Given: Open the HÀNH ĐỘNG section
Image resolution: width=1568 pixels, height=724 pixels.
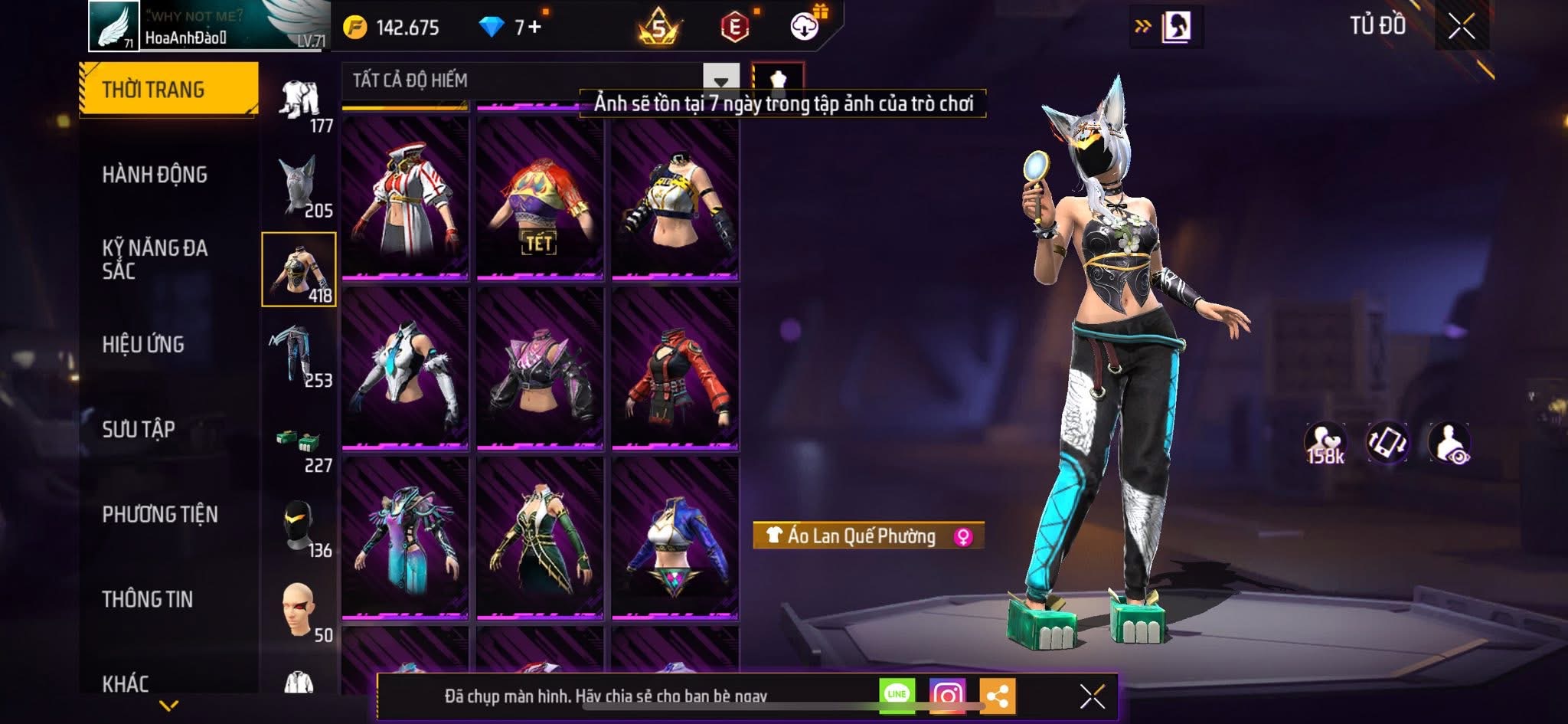Looking at the screenshot, I should [155, 175].
